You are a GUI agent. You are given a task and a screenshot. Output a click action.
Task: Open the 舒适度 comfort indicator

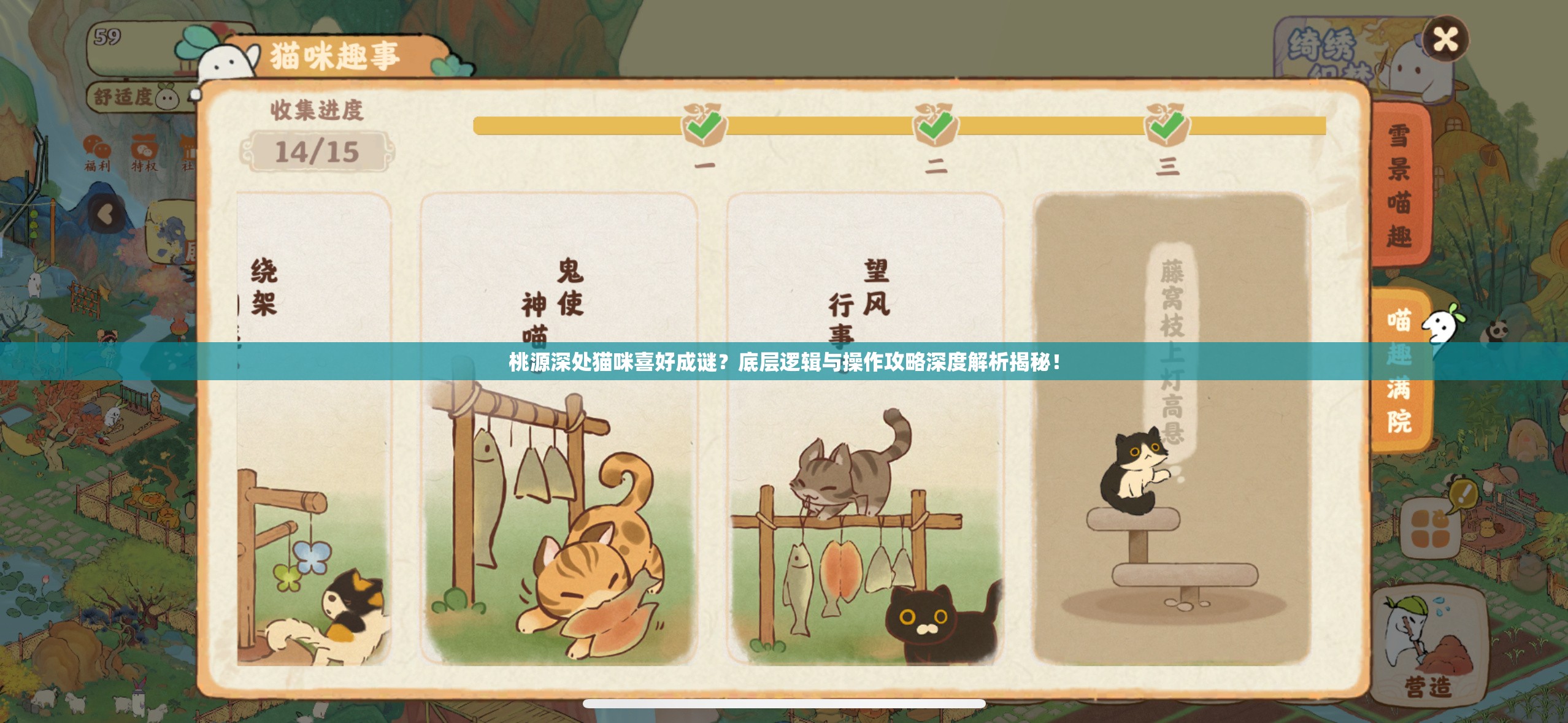tap(136, 97)
